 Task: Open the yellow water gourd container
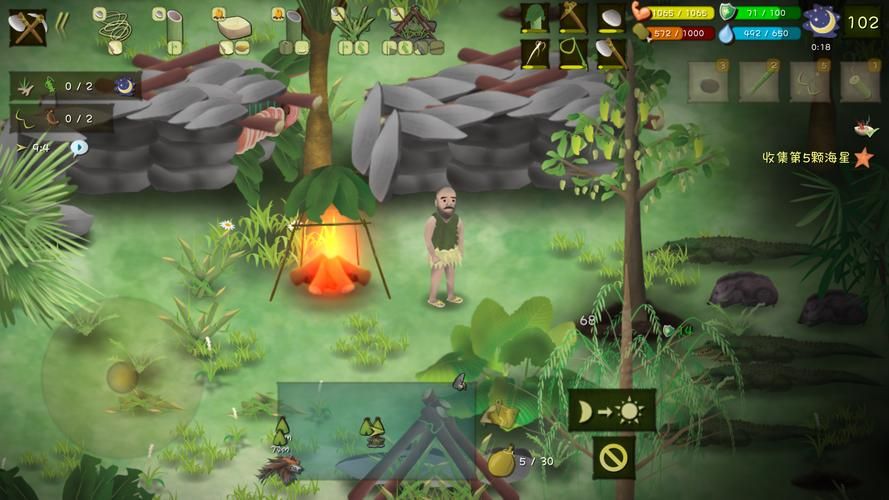(501, 462)
